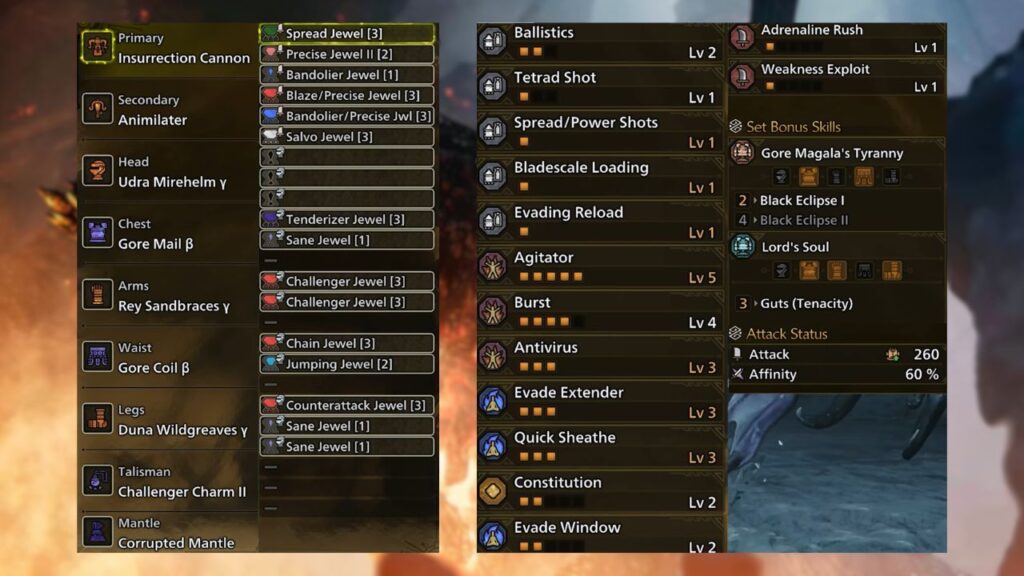Open Gore Magala's Tyranny set bonus
1024x576 pixels.
836,153
